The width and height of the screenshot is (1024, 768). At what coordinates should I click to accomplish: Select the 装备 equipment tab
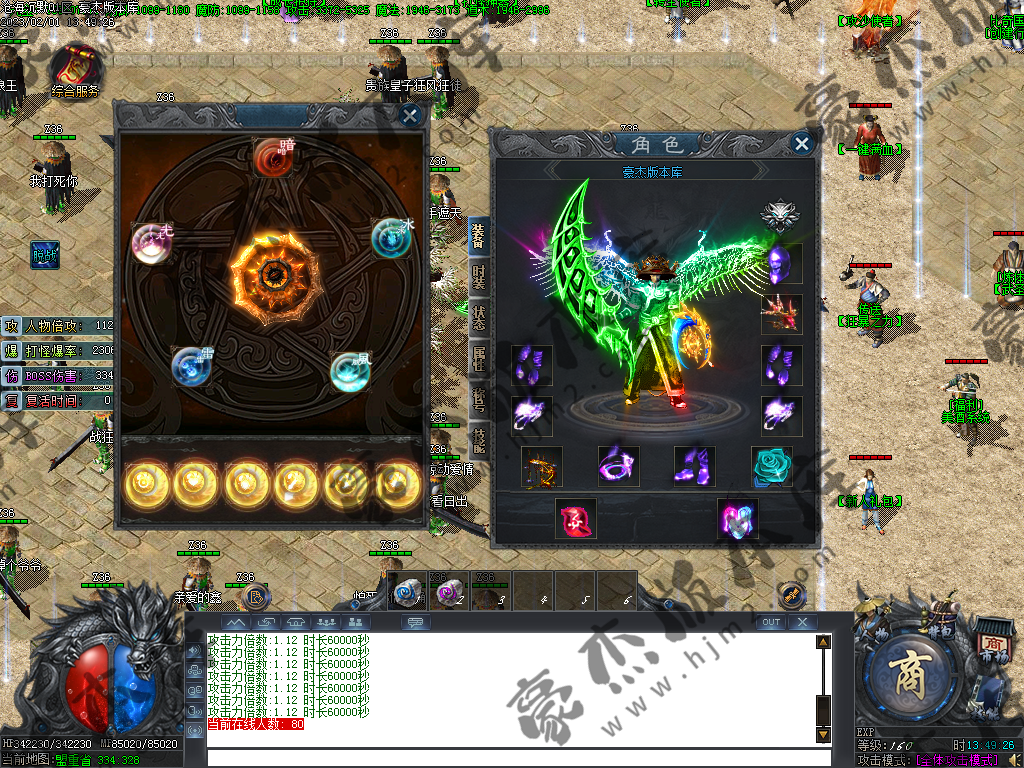coord(479,234)
